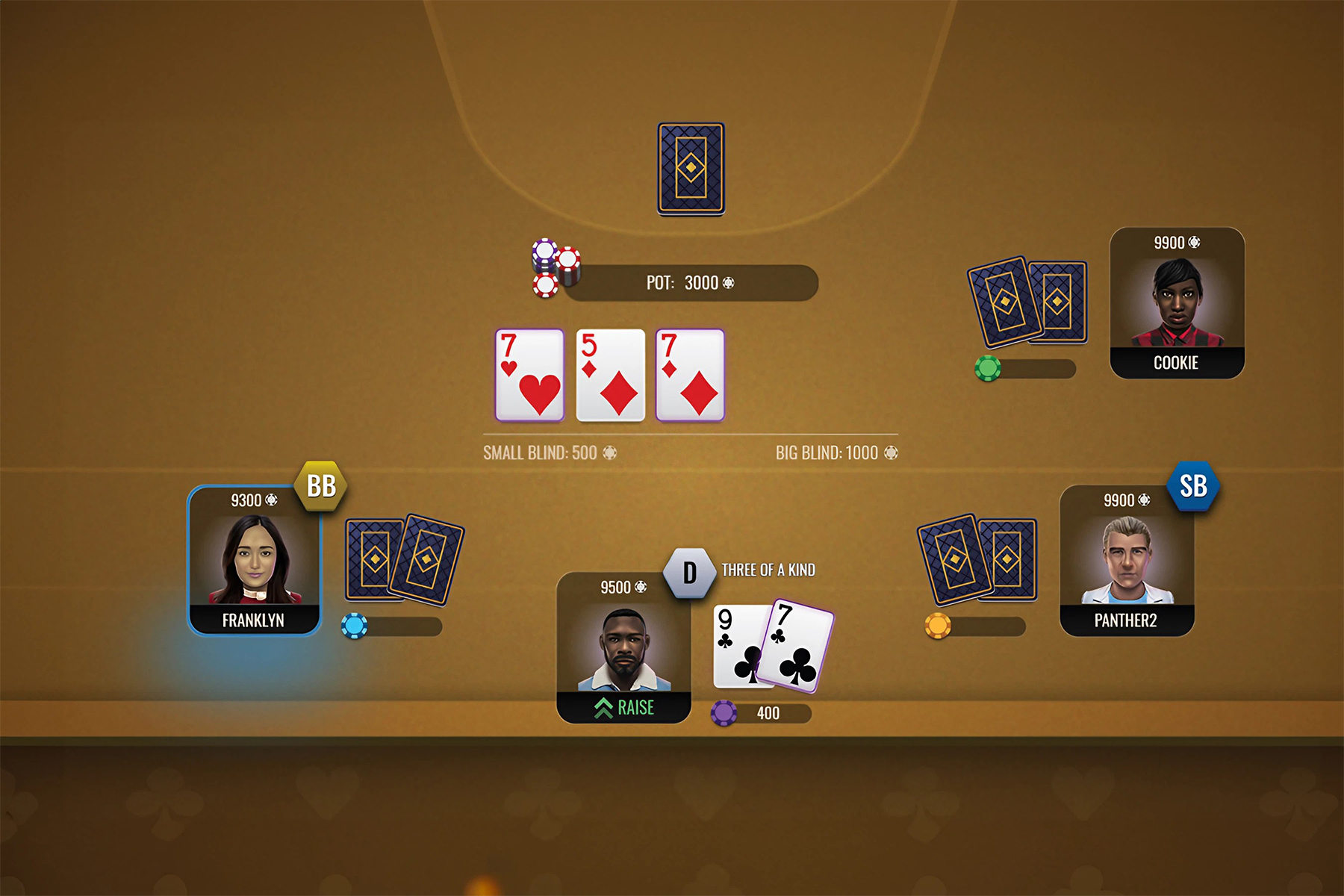Screen dimensions: 1344x896
Task: Select the BB badge next to Franklyn
Action: pyautogui.click(x=321, y=485)
